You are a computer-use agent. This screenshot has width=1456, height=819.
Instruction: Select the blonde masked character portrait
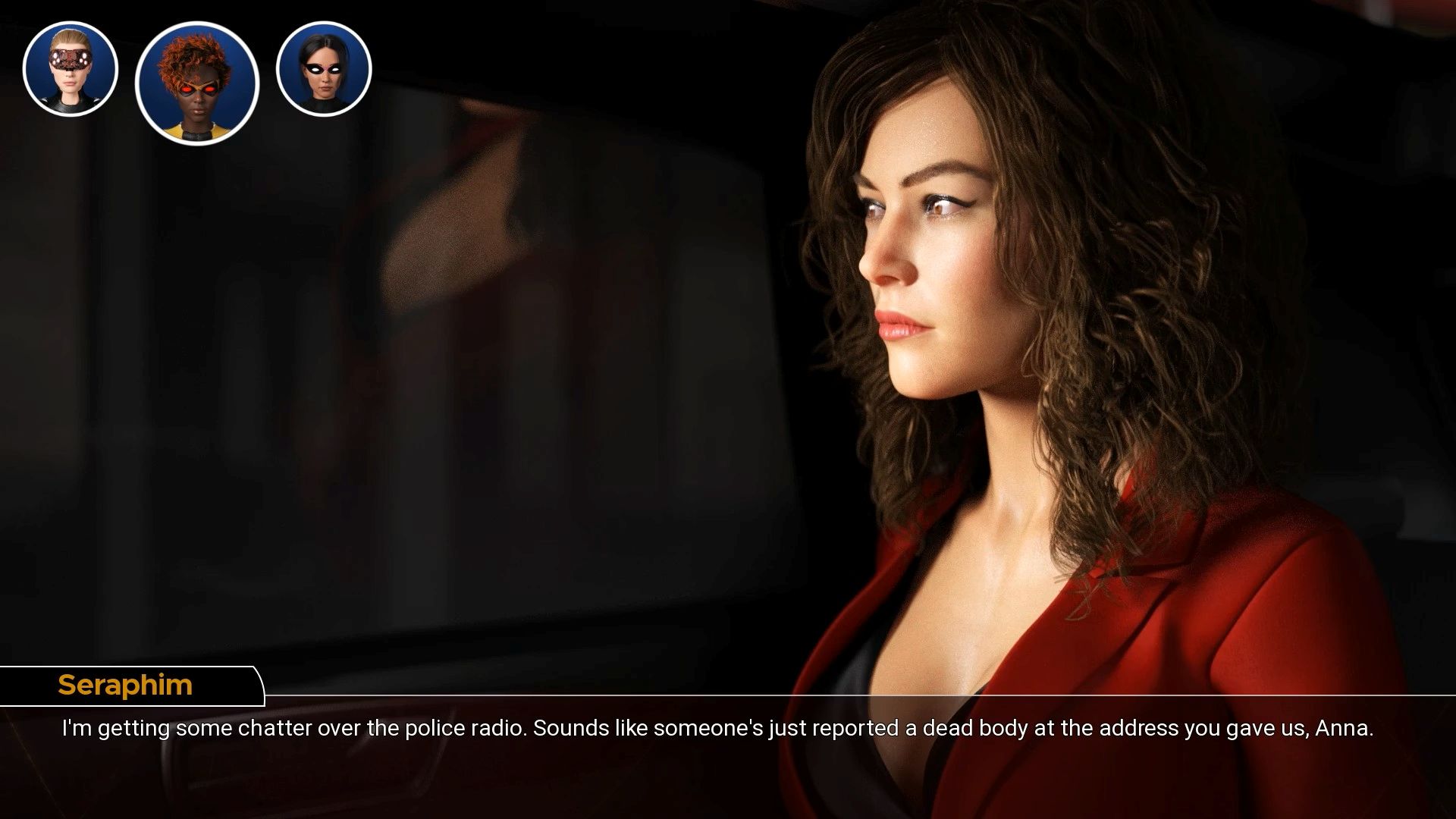(x=71, y=69)
